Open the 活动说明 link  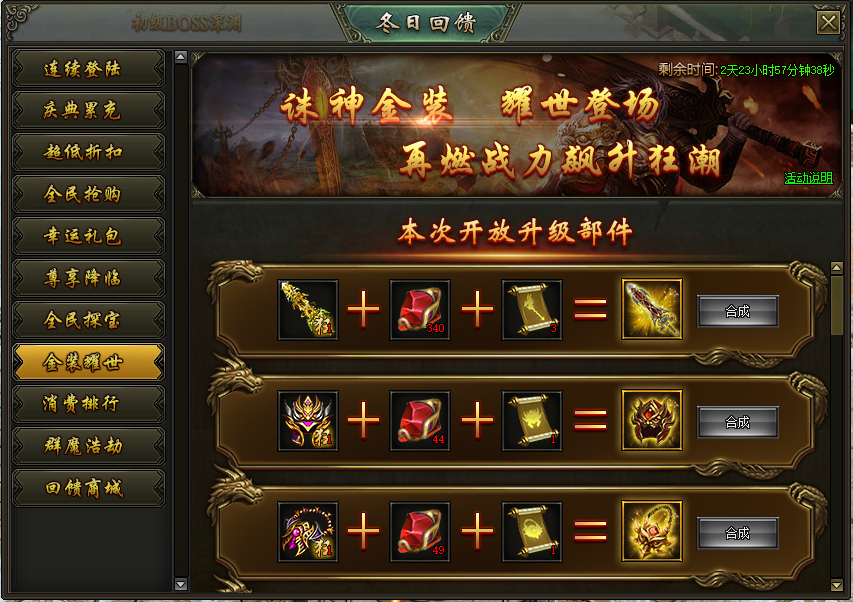pos(808,178)
